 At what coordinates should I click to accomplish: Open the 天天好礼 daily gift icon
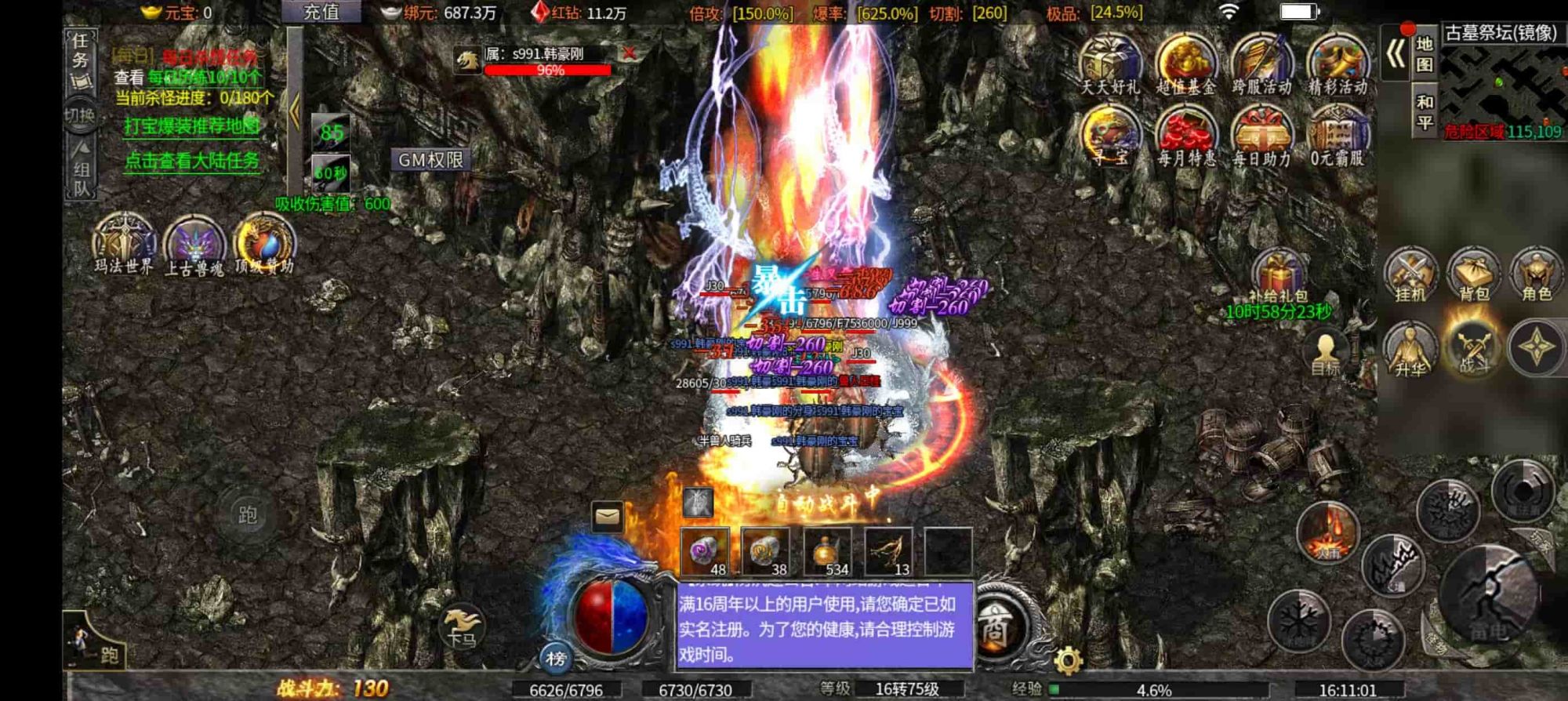[x=1110, y=63]
